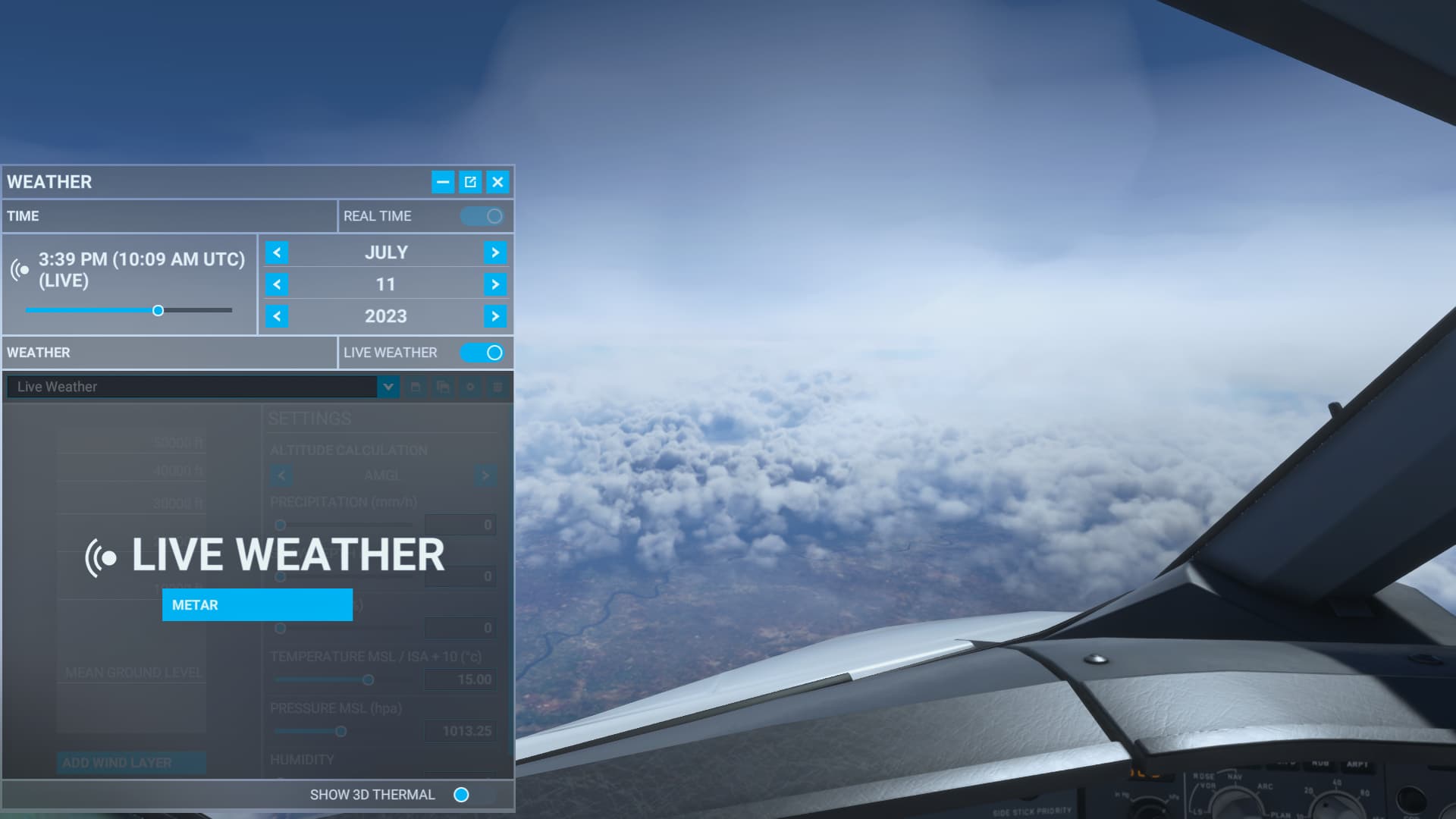1456x819 pixels.
Task: Step the month back from July
Action: click(x=277, y=253)
